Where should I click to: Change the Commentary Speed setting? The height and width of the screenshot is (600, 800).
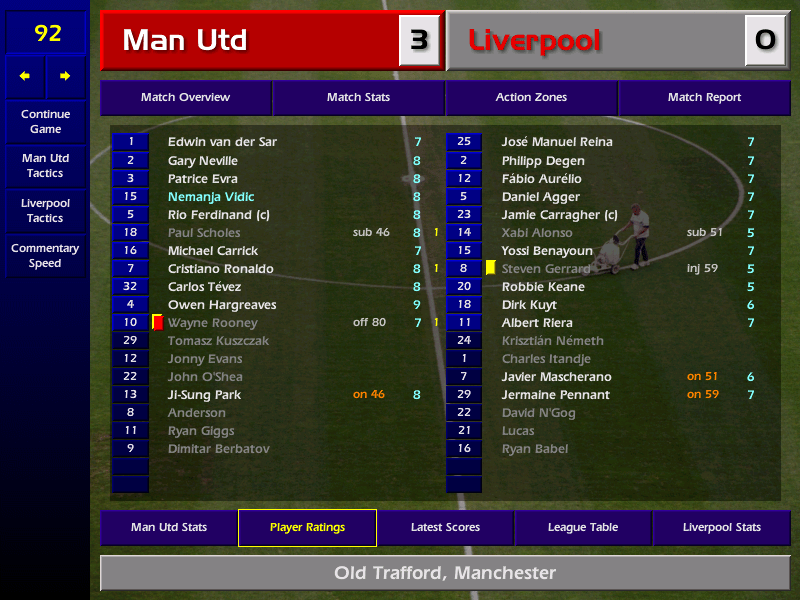45,255
